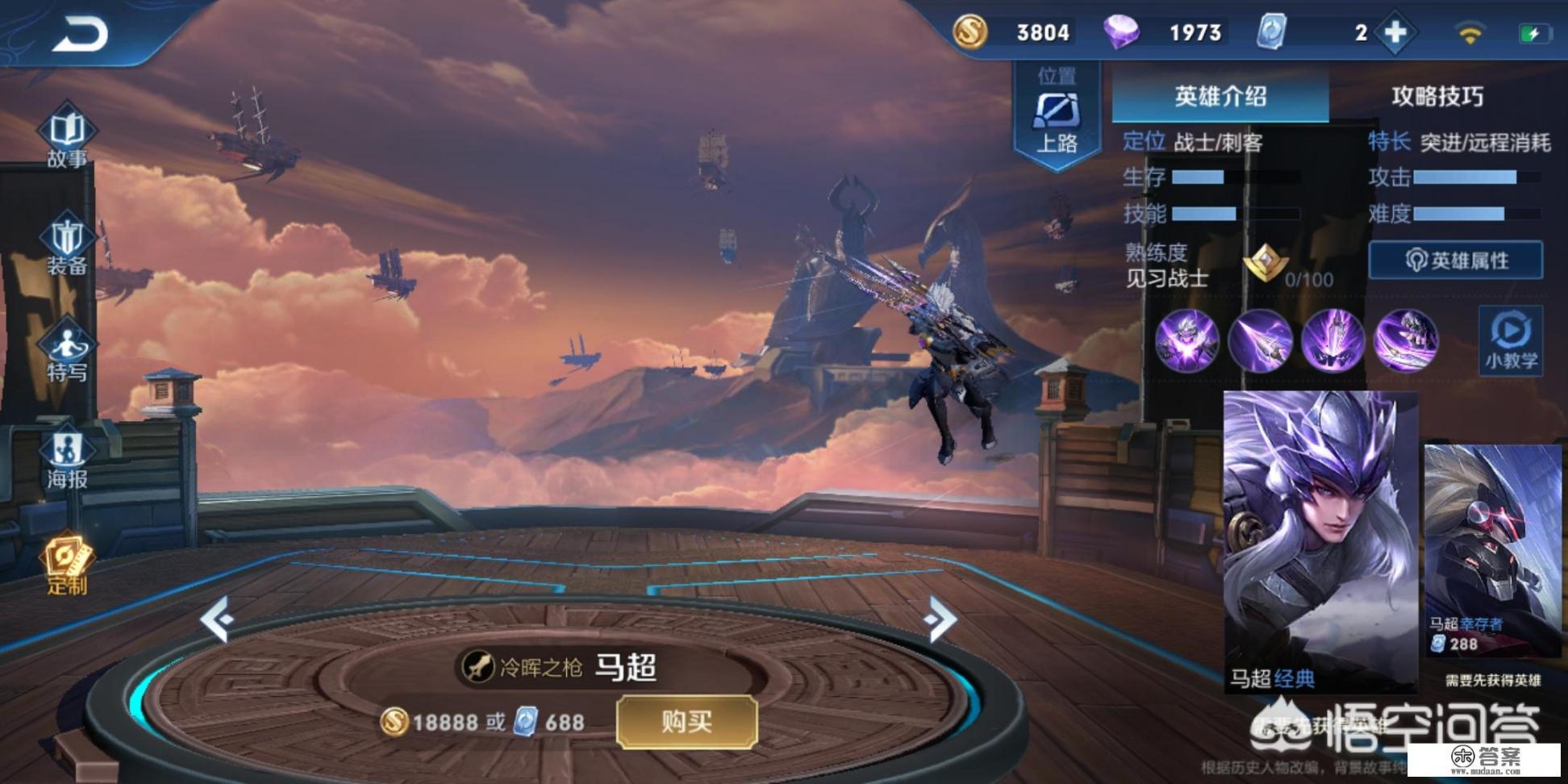The height and width of the screenshot is (784, 1568).
Task: Play the 小教学 tutorial video
Action: point(1511,340)
